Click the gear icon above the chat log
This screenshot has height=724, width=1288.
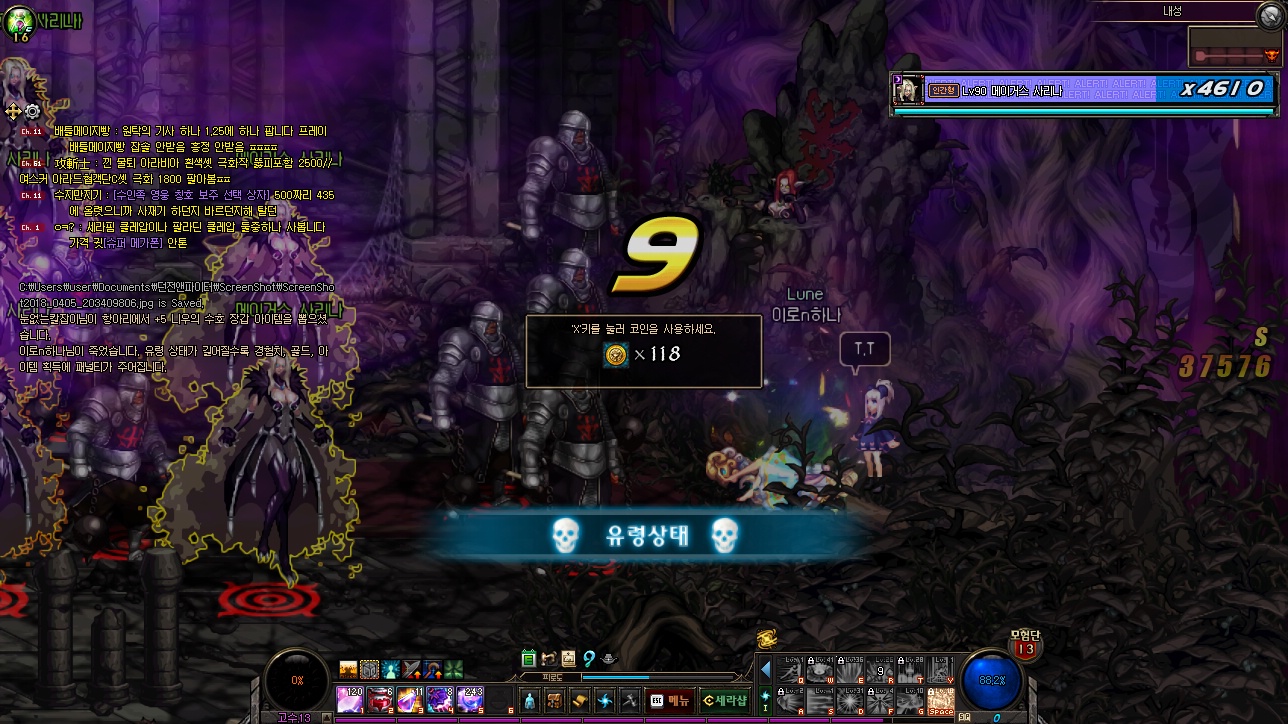tap(32, 110)
